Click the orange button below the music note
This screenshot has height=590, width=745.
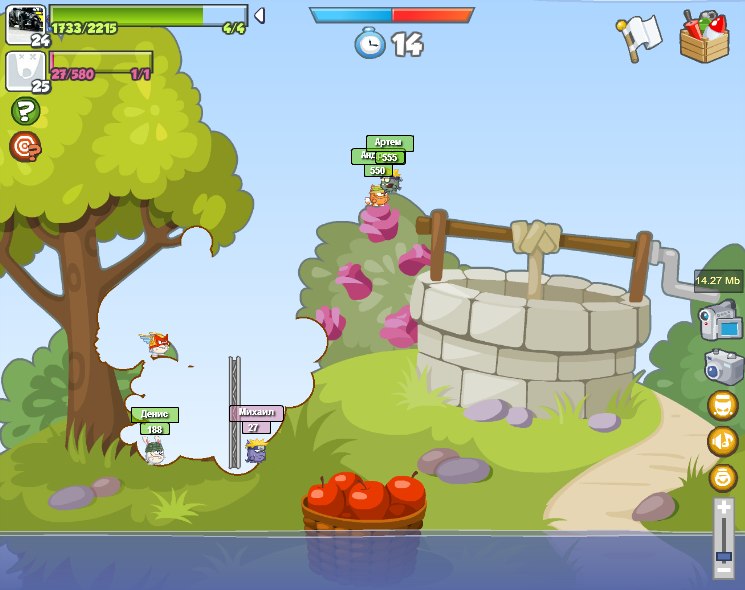(722, 477)
